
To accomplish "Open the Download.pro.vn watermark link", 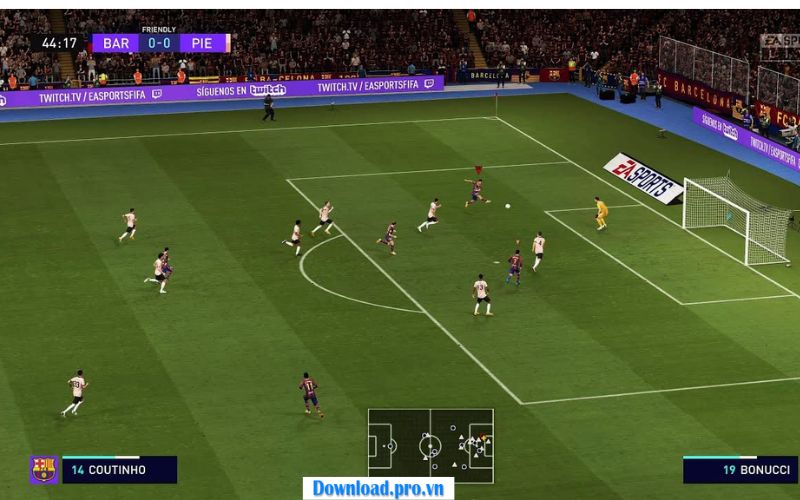I will pyautogui.click(x=378, y=488).
